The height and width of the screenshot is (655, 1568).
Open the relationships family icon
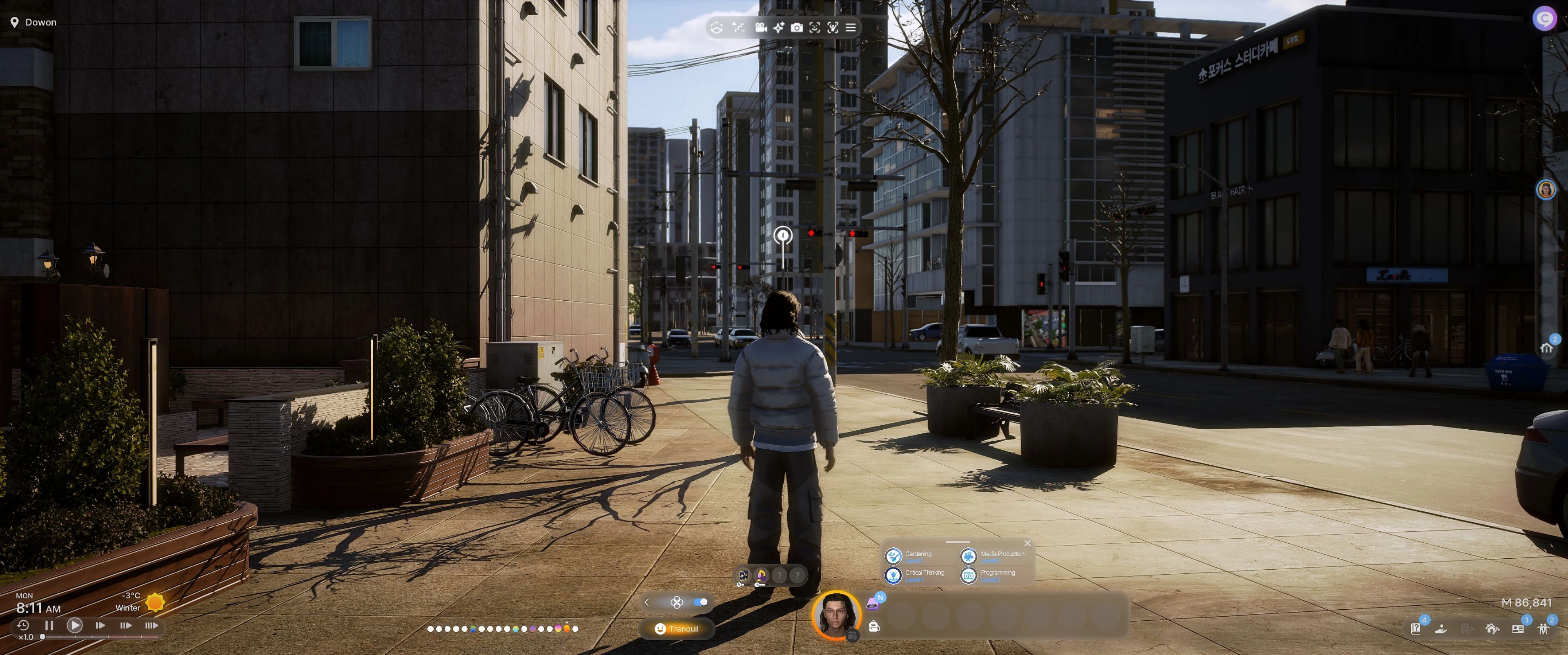[1543, 629]
